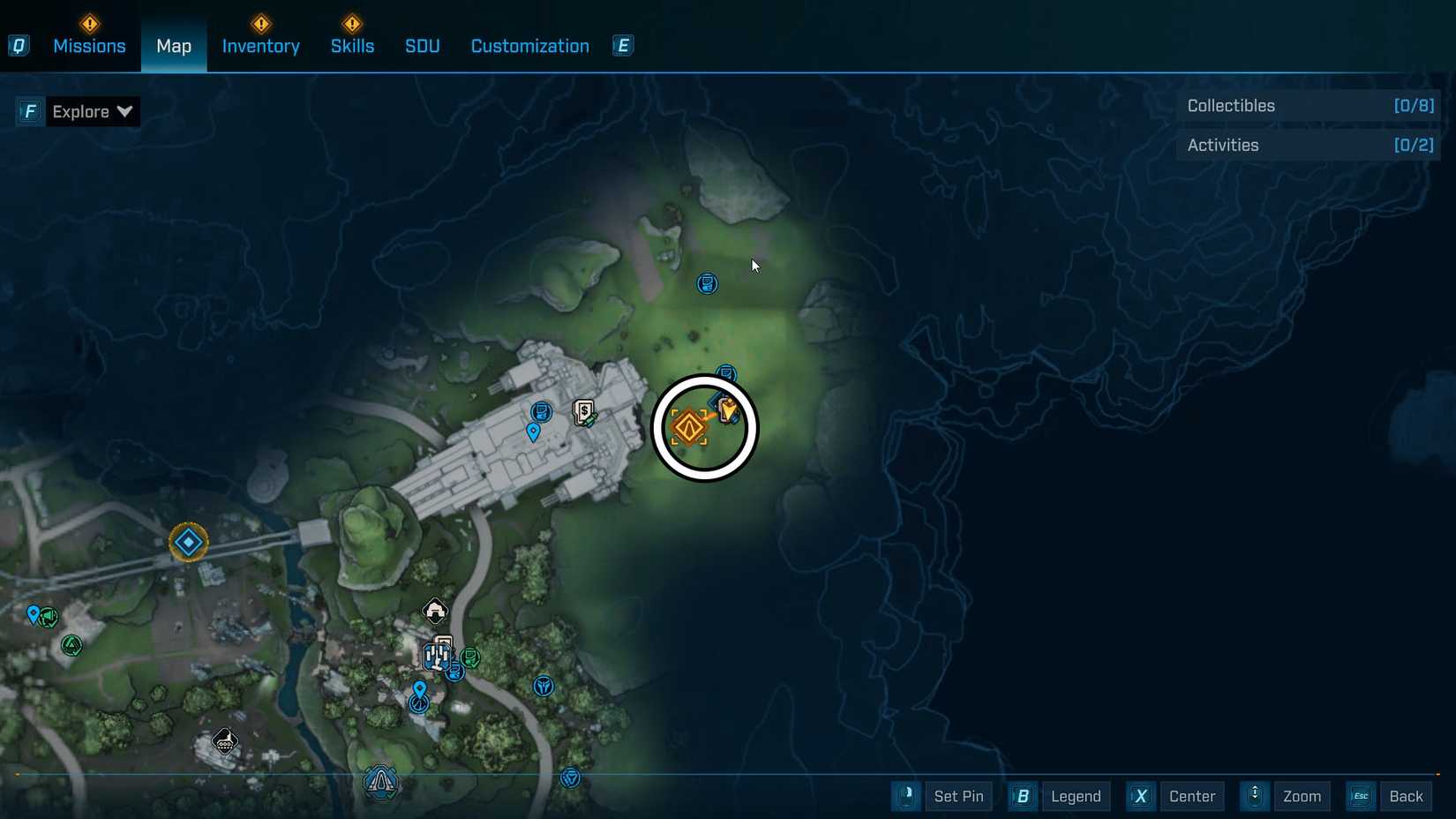
Task: Click the Set Pin control
Action: (x=959, y=796)
